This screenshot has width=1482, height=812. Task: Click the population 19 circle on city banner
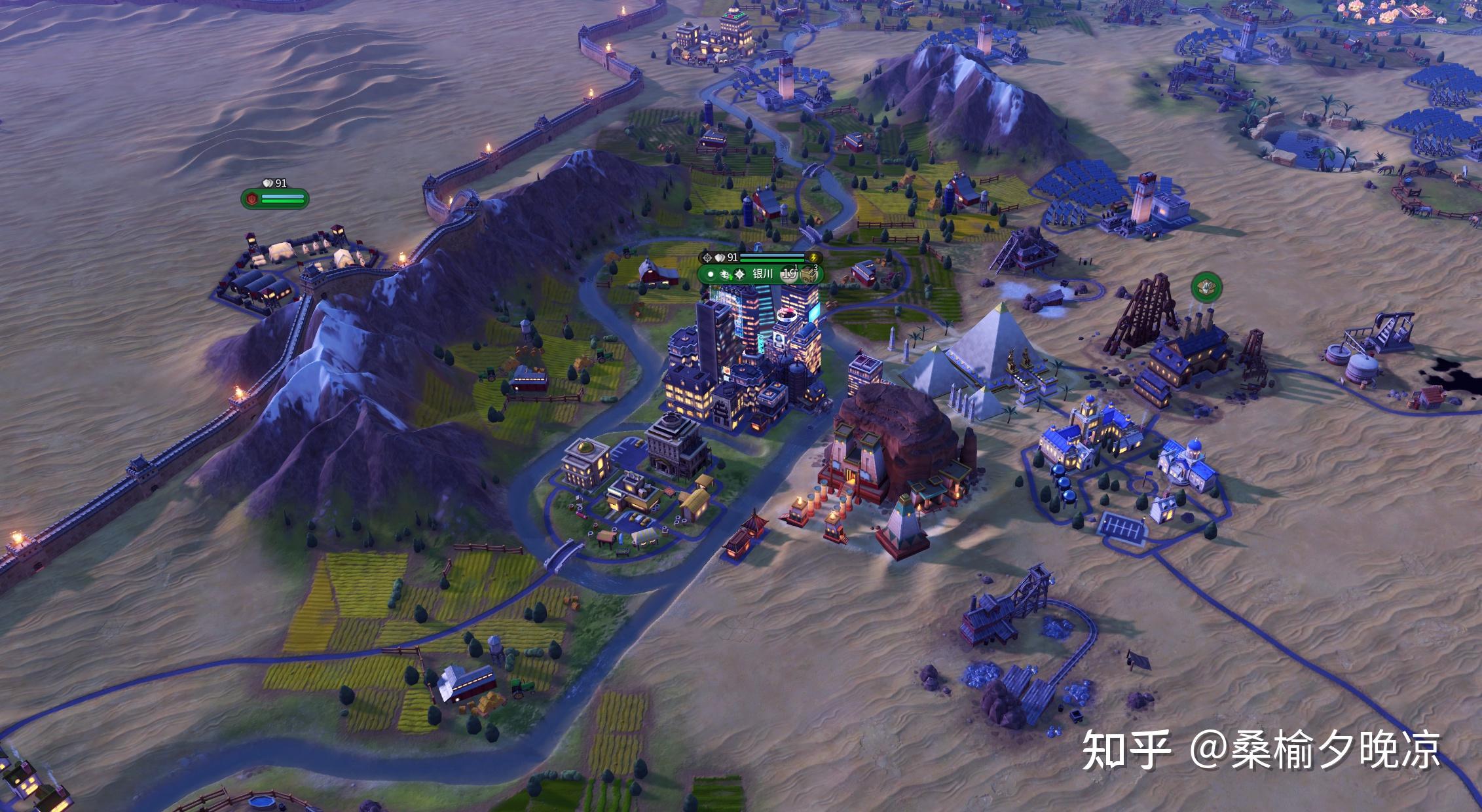tap(789, 275)
